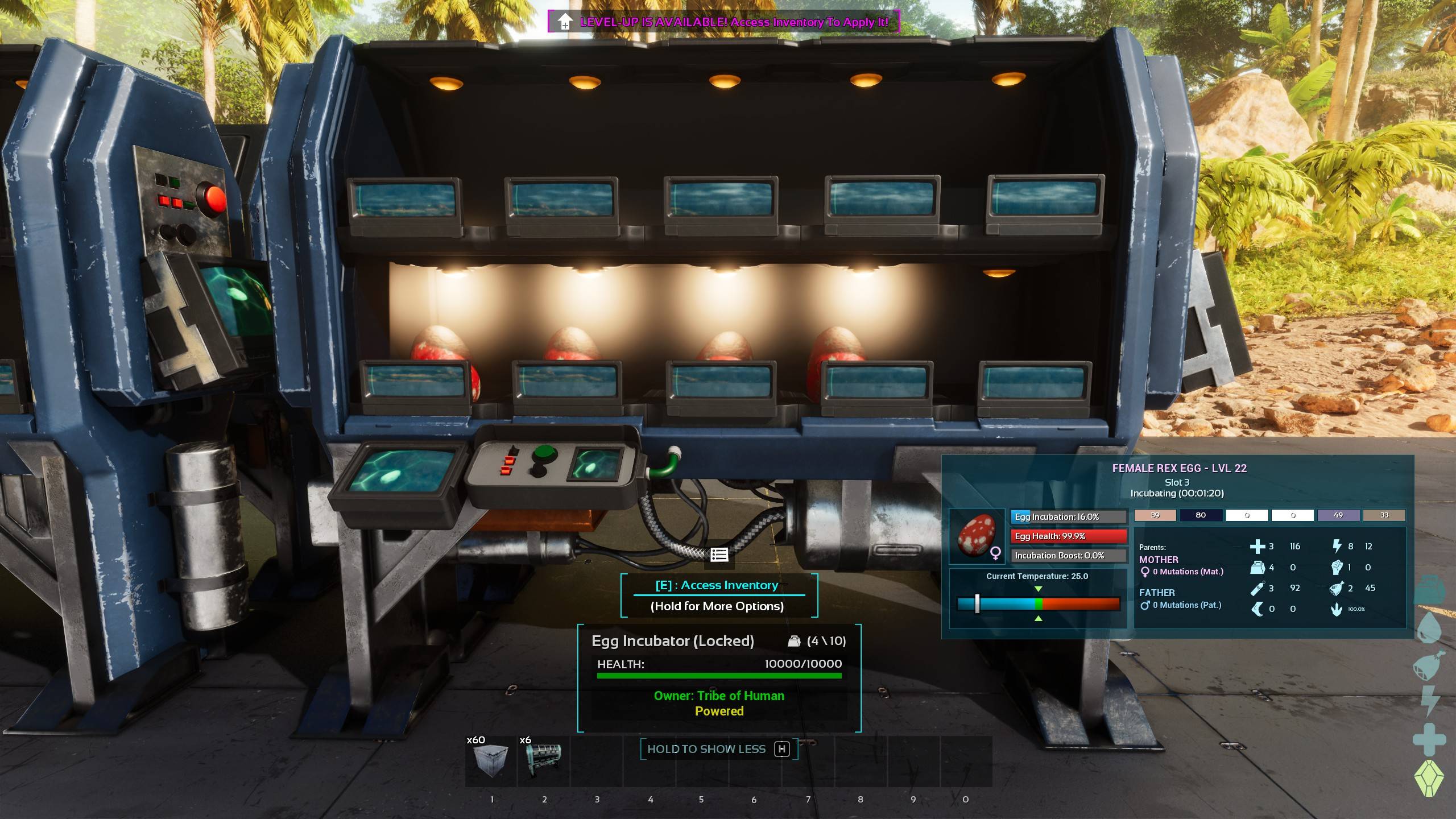Viewport: 1456px width, 819px height.
Task: Select the food bag stat icon
Action: [1337, 589]
